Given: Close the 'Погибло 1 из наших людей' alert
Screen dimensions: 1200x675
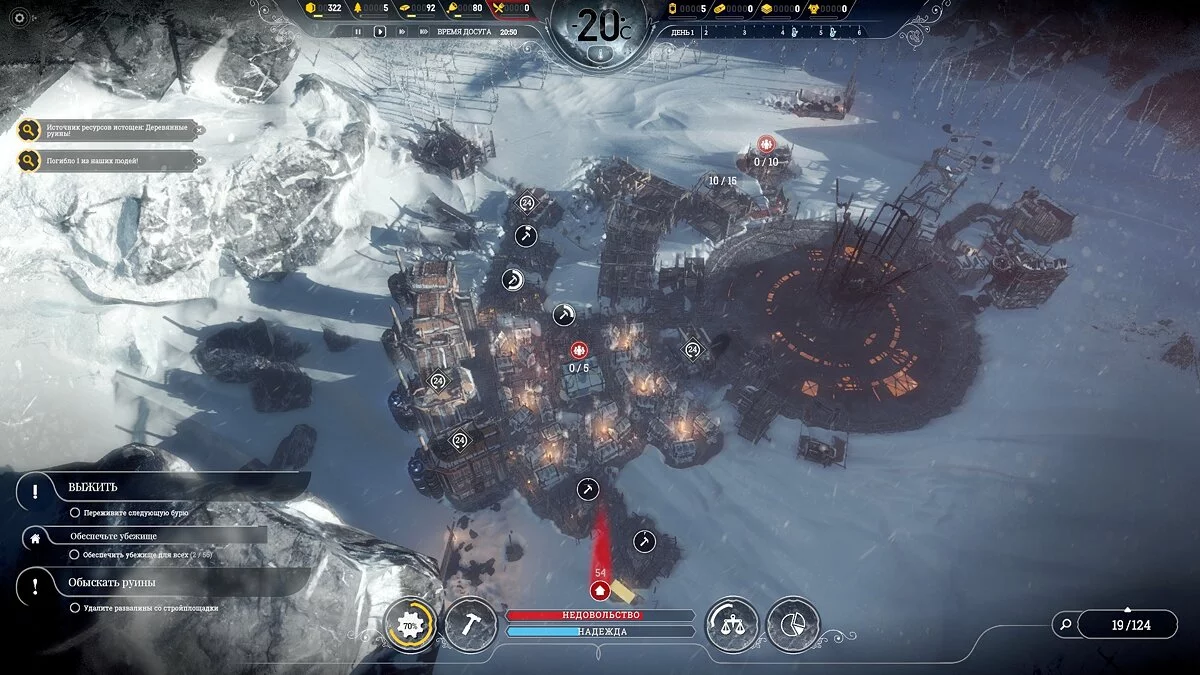Looking at the screenshot, I should coord(199,160).
